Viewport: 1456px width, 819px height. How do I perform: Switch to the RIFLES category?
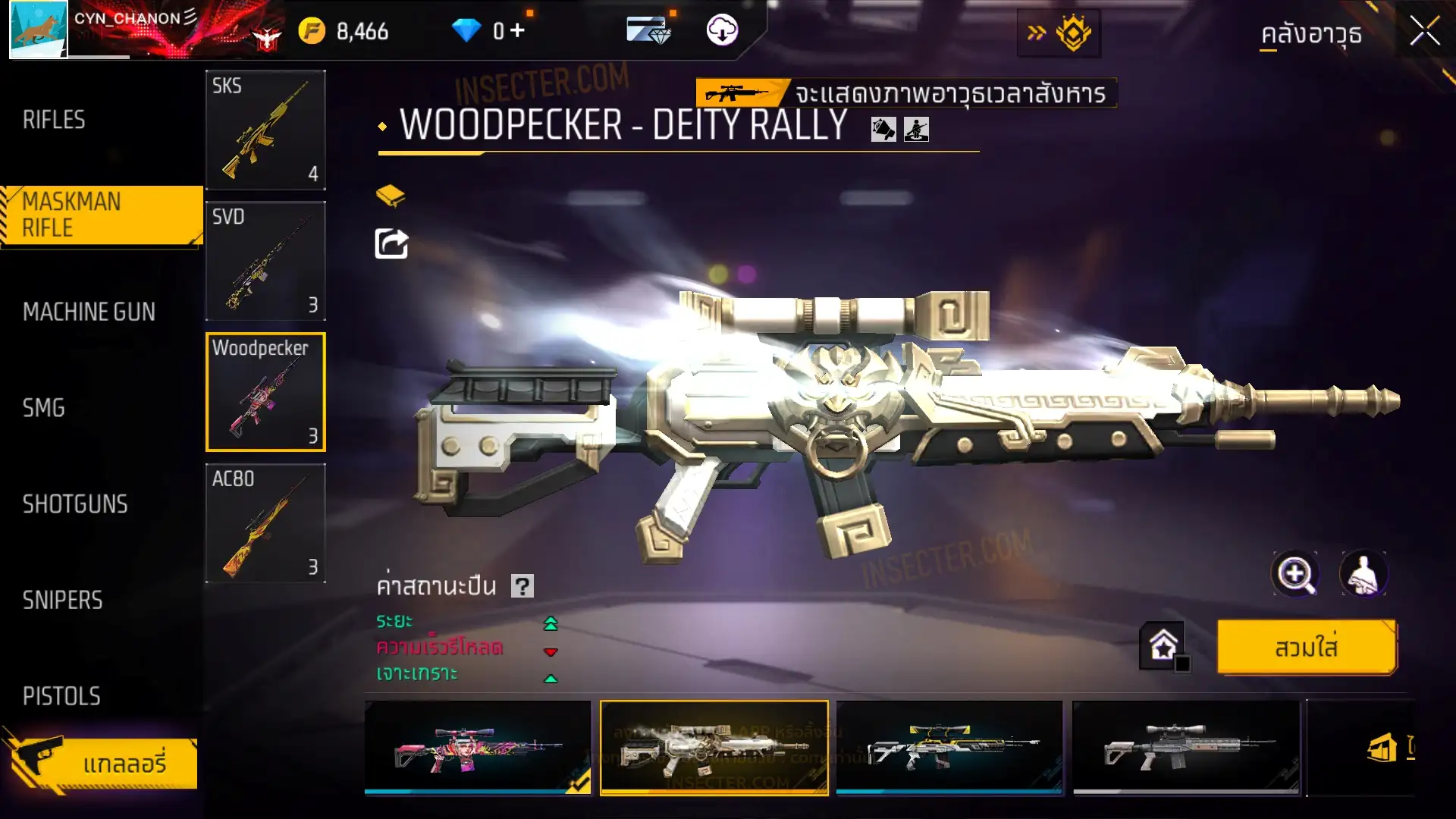click(x=54, y=120)
